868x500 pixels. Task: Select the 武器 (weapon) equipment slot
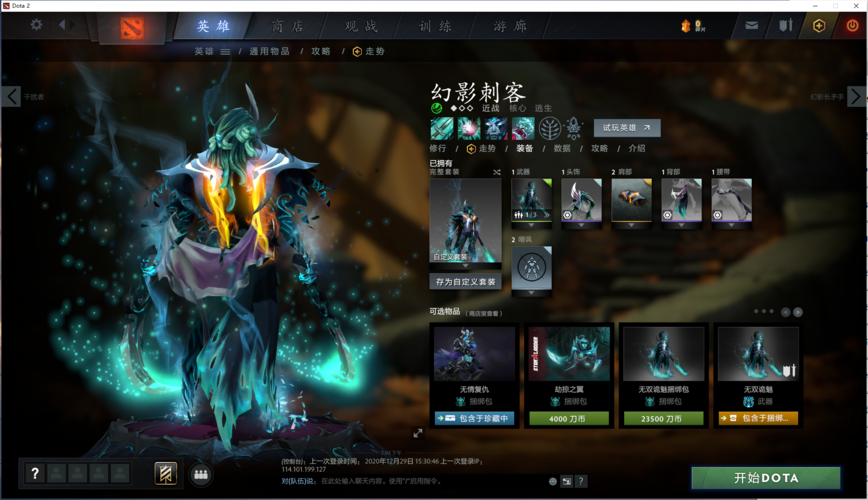[531, 201]
